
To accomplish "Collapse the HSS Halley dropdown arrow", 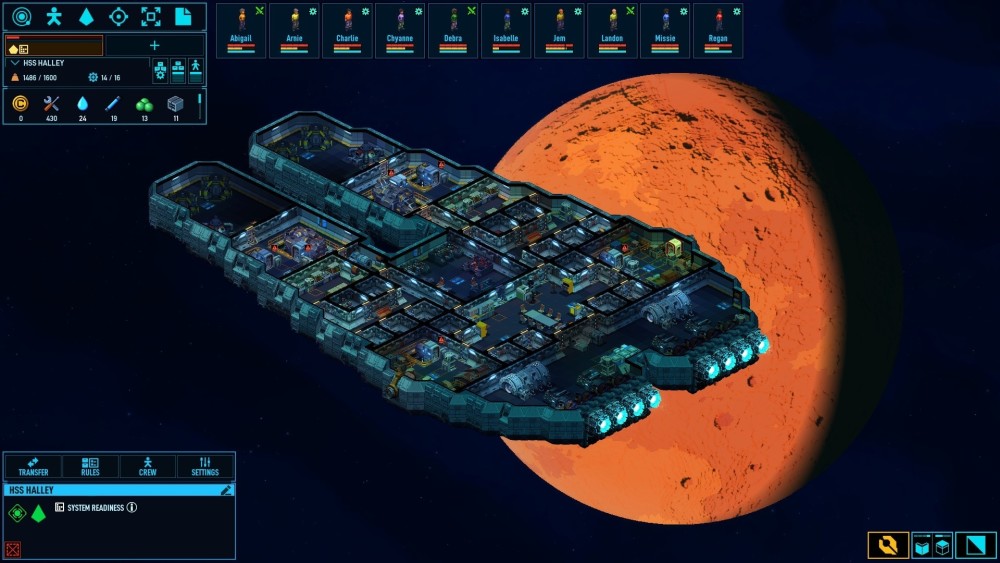I will 14,62.
